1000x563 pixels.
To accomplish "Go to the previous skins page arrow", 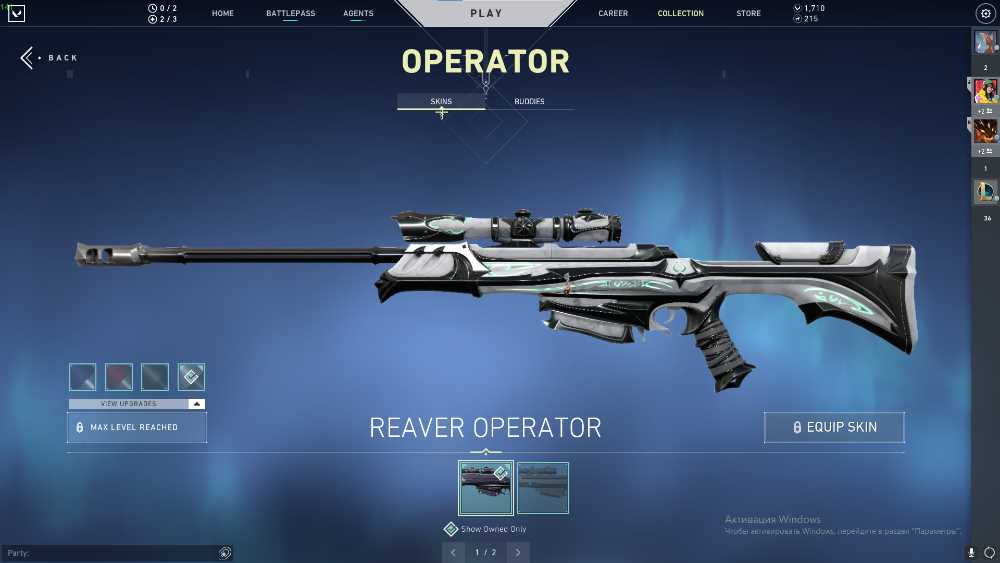I will point(453,552).
